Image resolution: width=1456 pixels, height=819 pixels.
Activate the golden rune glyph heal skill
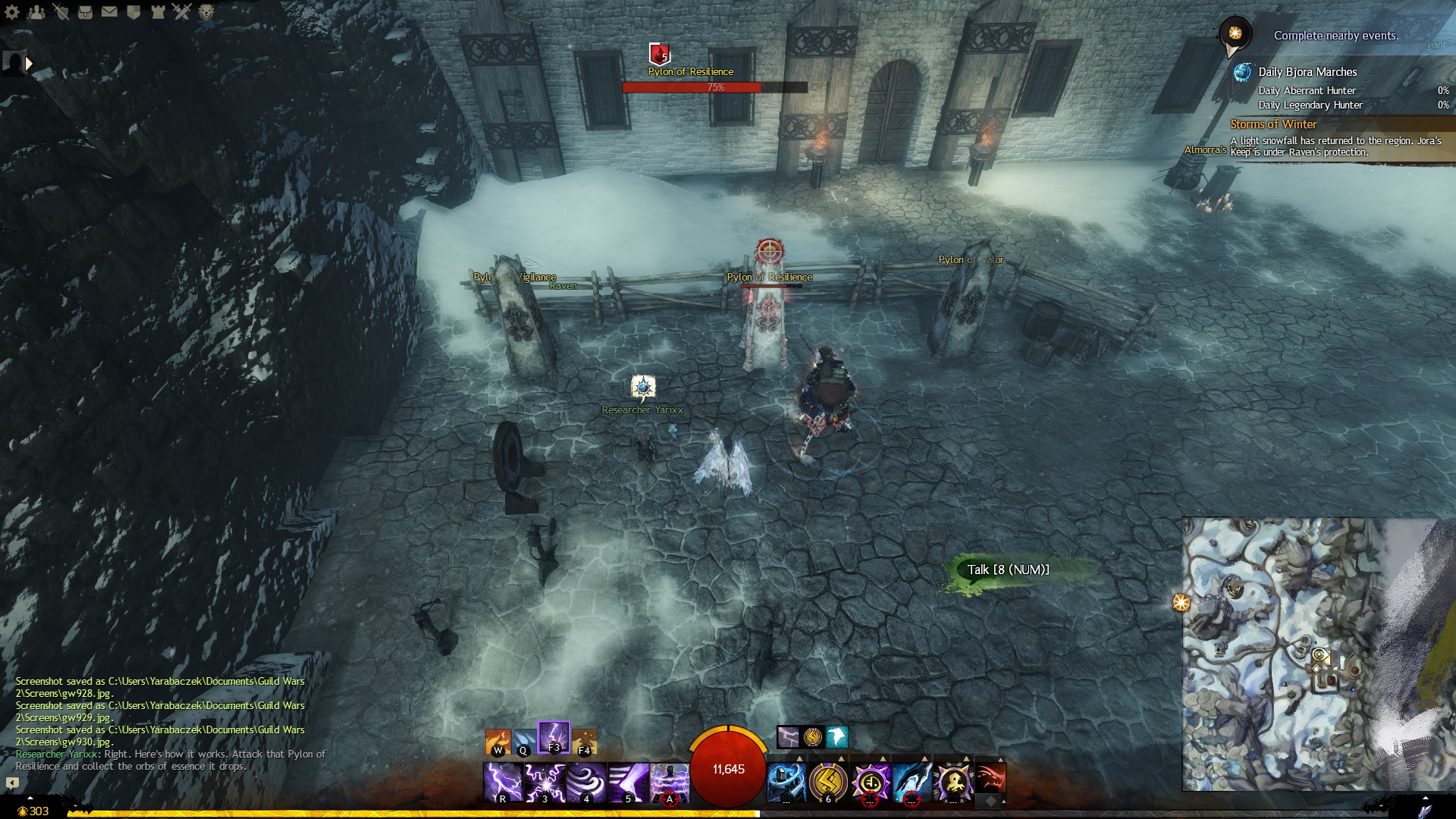(828, 782)
